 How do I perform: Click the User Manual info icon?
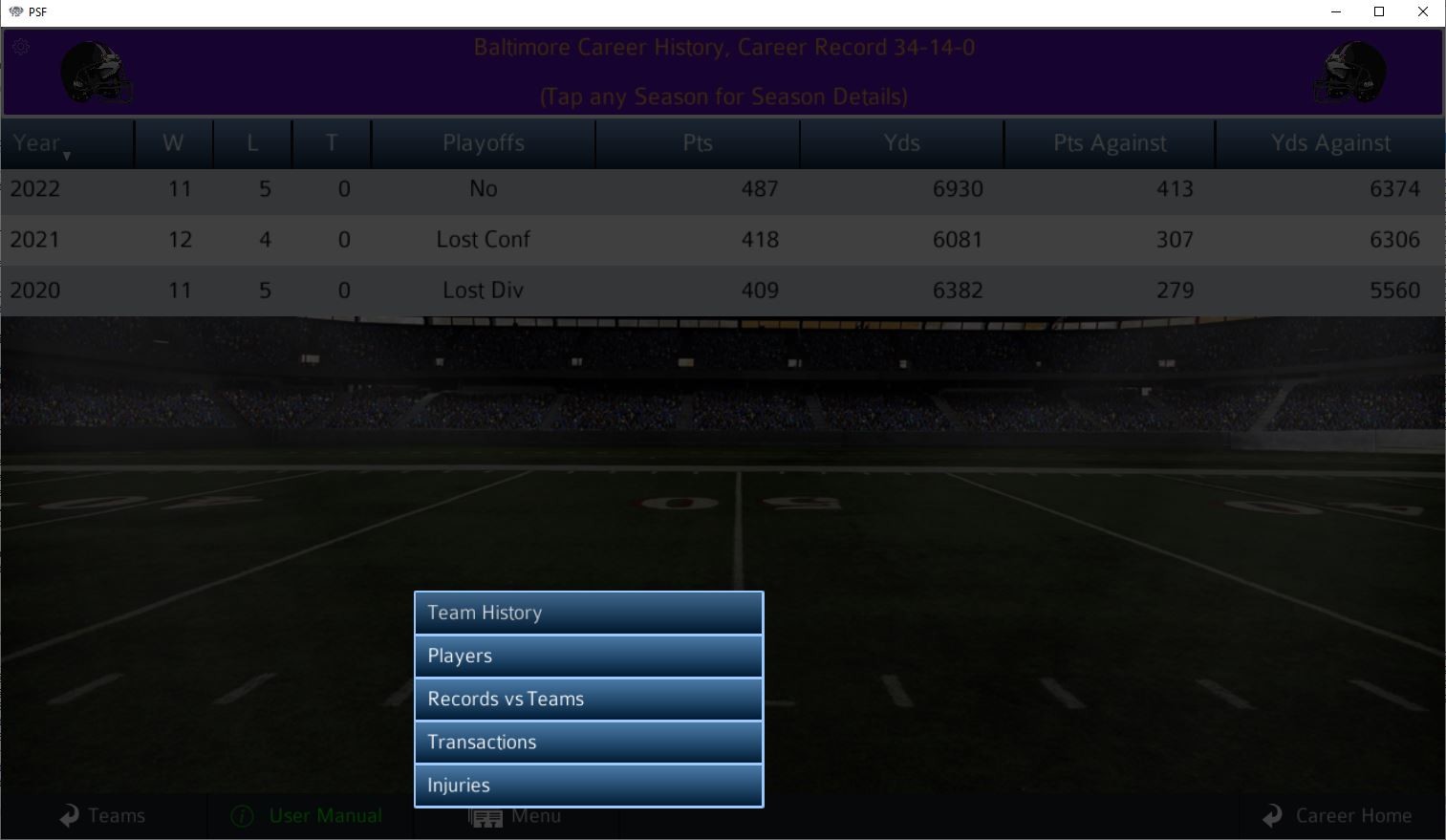pos(241,816)
